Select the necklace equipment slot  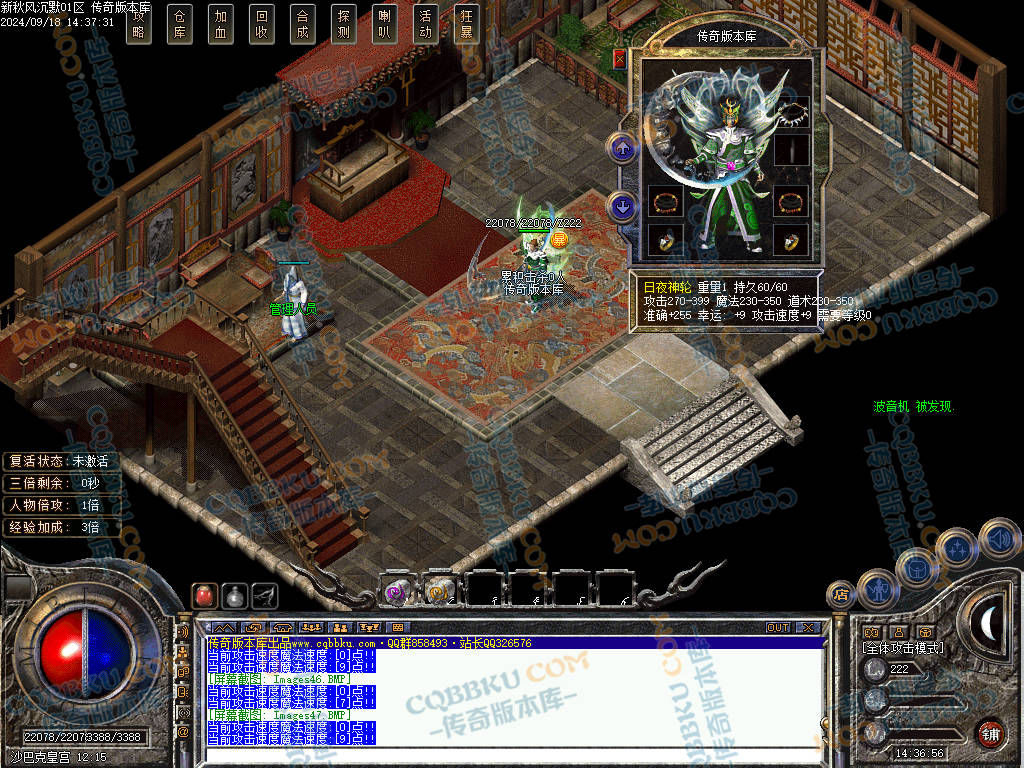click(x=791, y=113)
